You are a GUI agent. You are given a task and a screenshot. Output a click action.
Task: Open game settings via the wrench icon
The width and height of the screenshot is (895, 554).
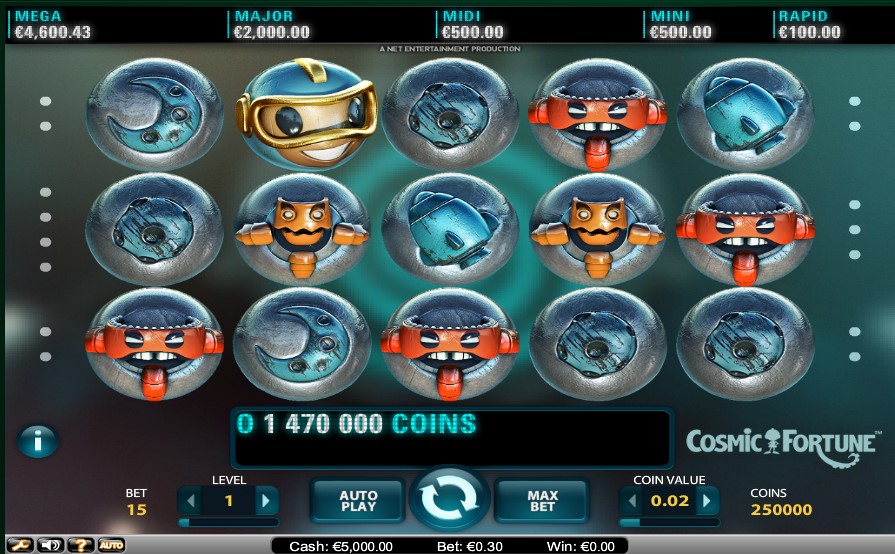pos(20,545)
